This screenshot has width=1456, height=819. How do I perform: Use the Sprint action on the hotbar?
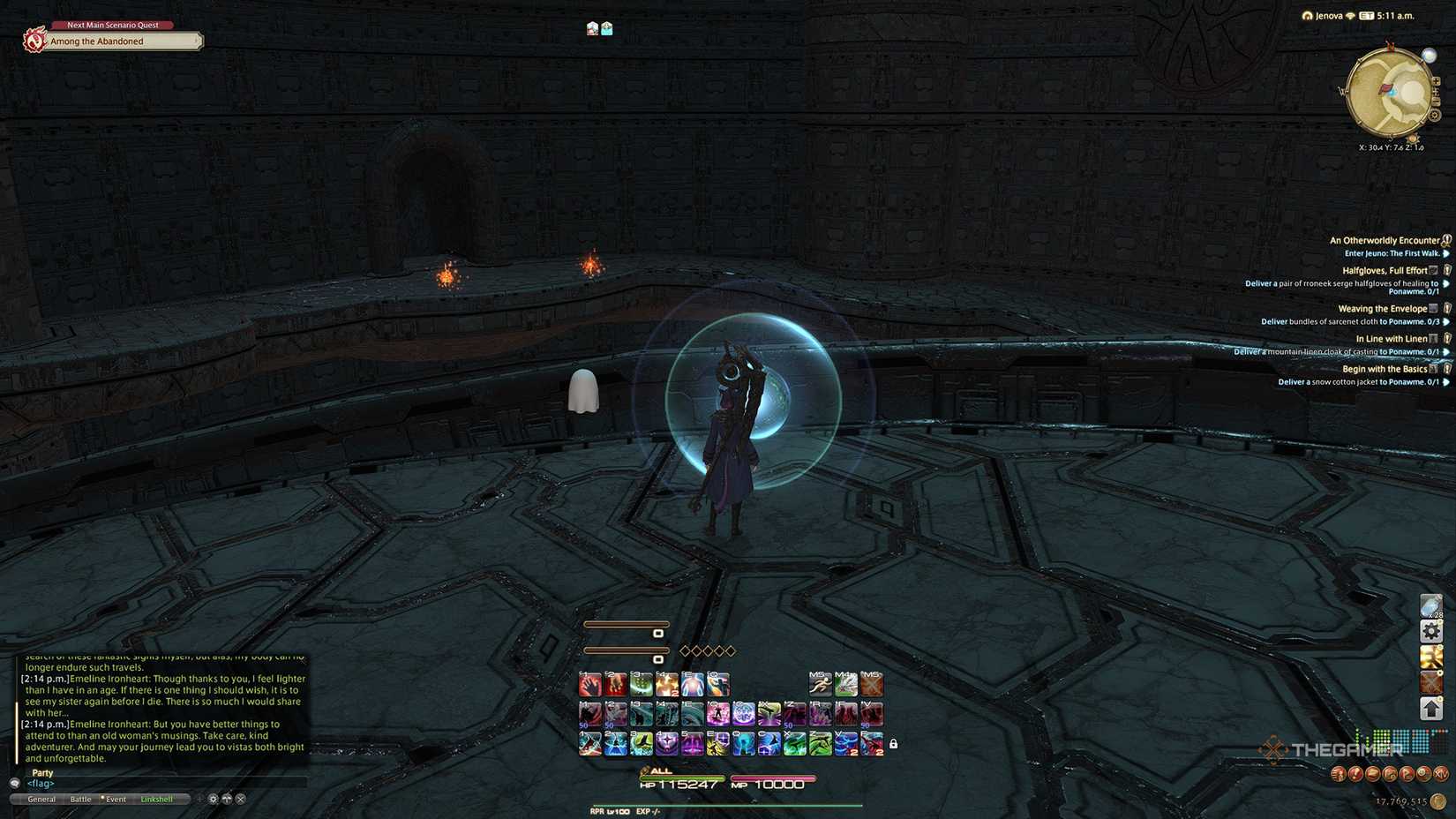click(x=821, y=683)
